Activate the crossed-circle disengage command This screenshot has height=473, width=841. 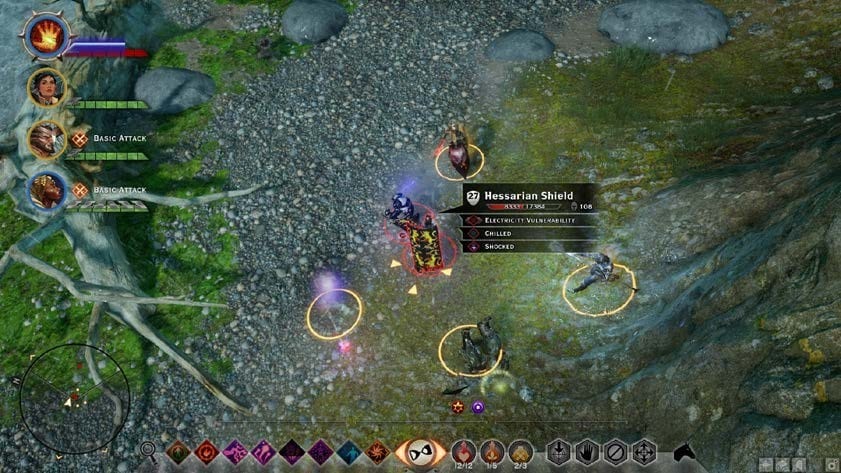(x=615, y=452)
